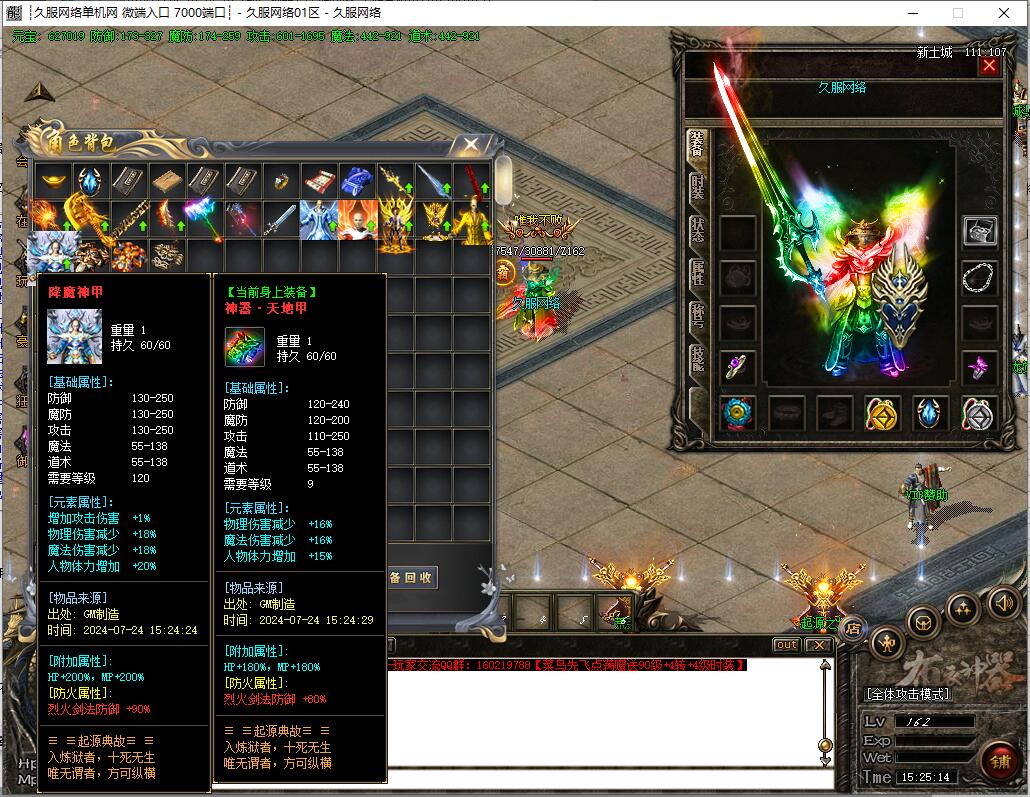Select the gold ingot in the bag
This screenshot has width=1030, height=797.
pyautogui.click(x=53, y=181)
